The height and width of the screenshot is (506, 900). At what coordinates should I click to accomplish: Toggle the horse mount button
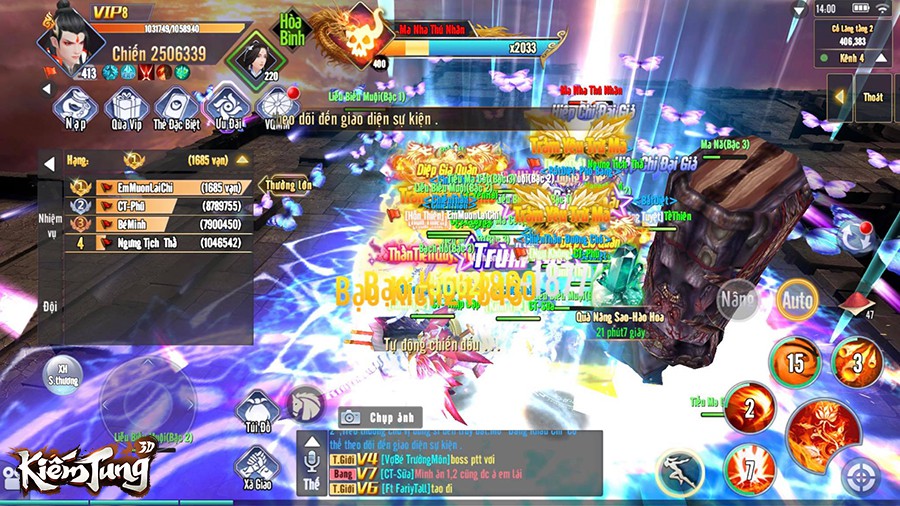[x=306, y=402]
